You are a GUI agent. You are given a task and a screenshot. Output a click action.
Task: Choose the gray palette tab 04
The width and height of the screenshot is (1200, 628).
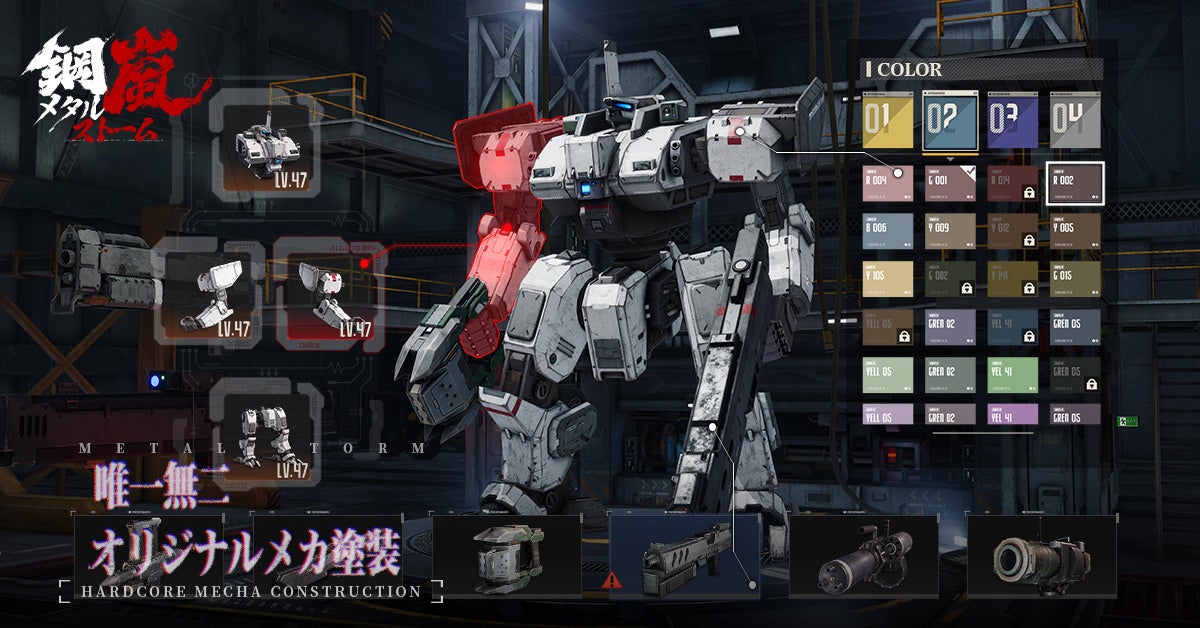click(x=1075, y=120)
